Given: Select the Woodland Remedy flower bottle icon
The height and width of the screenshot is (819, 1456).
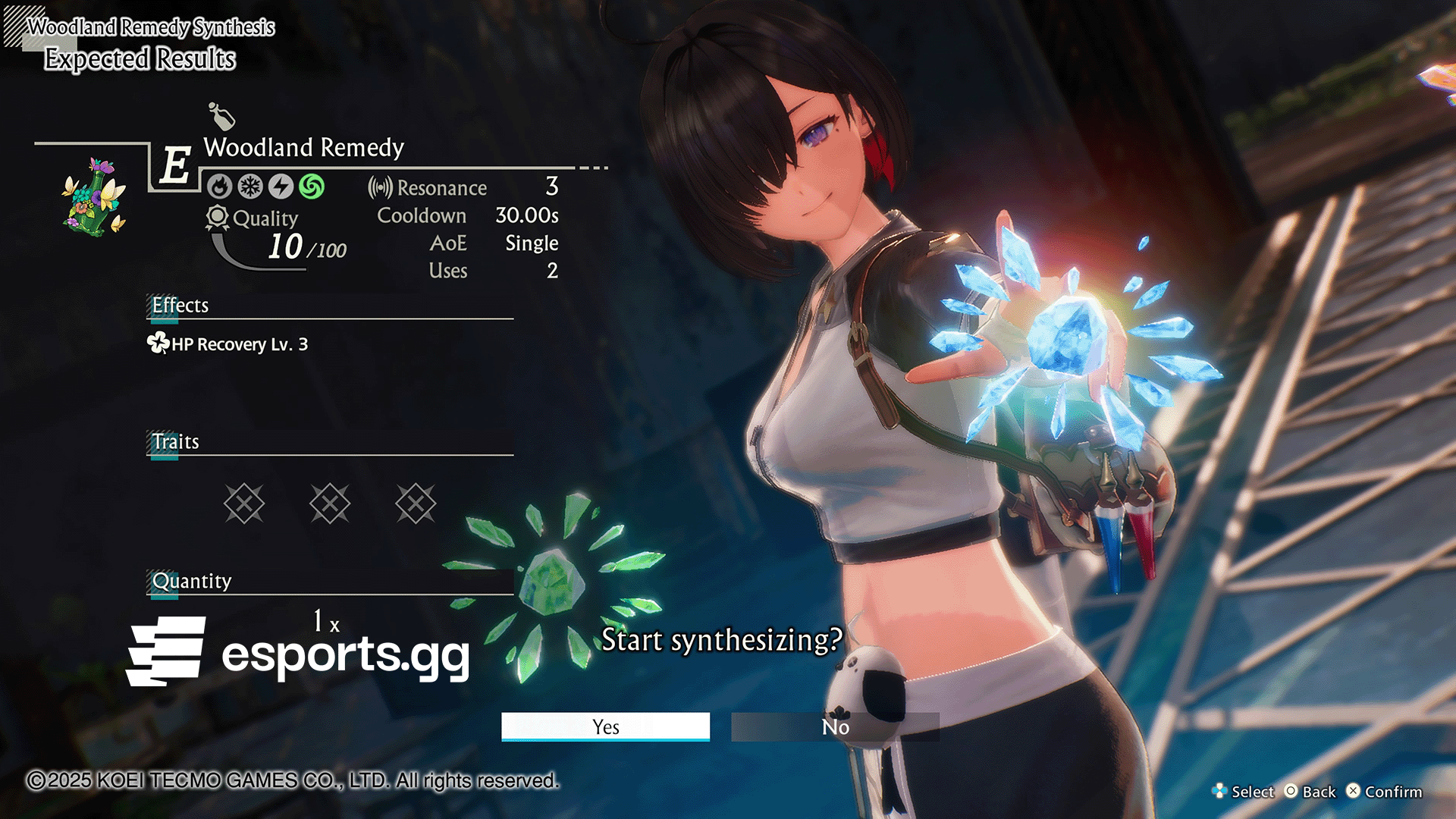Looking at the screenshot, I should pyautogui.click(x=95, y=197).
